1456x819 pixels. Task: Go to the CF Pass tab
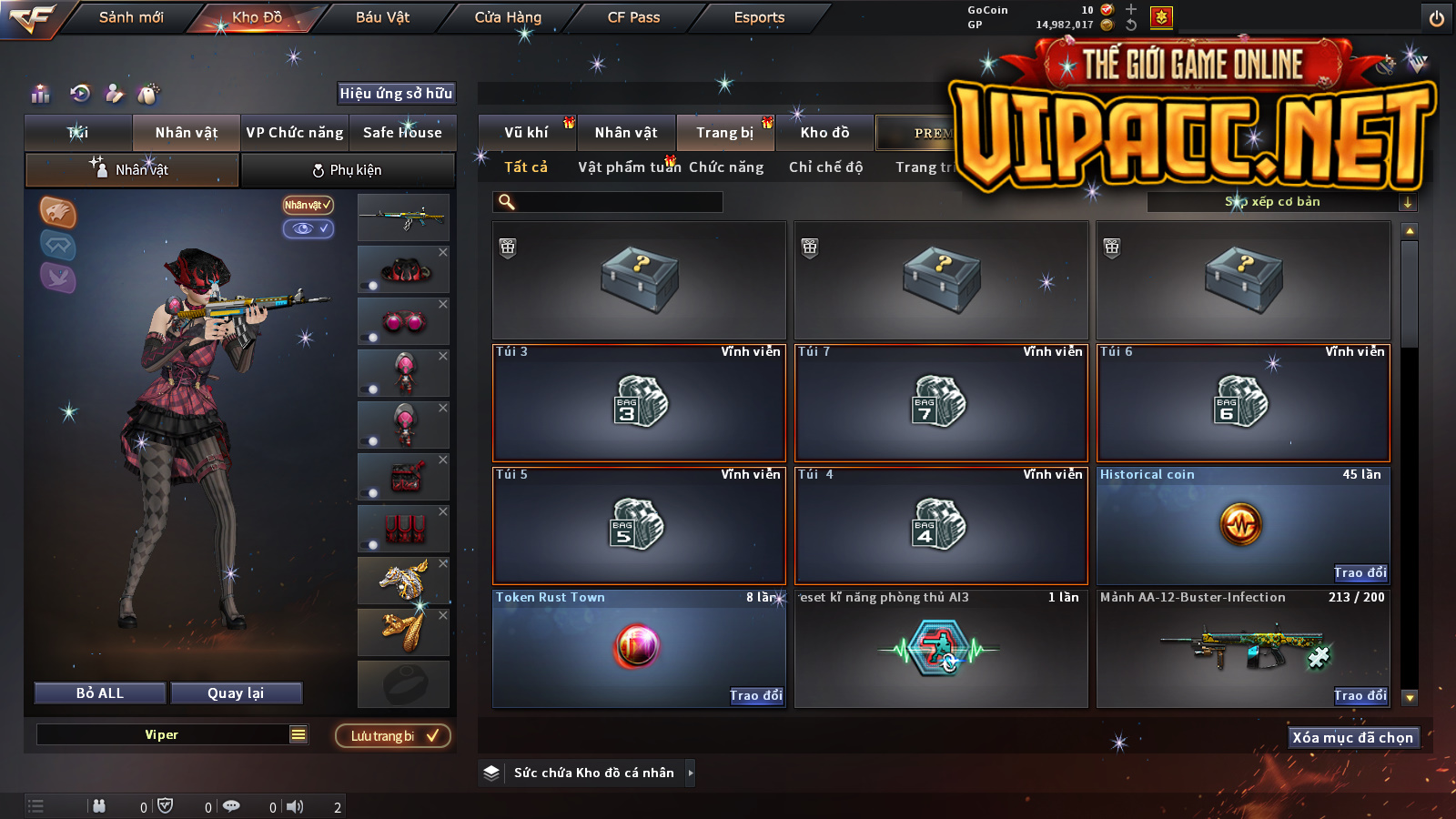[633, 17]
